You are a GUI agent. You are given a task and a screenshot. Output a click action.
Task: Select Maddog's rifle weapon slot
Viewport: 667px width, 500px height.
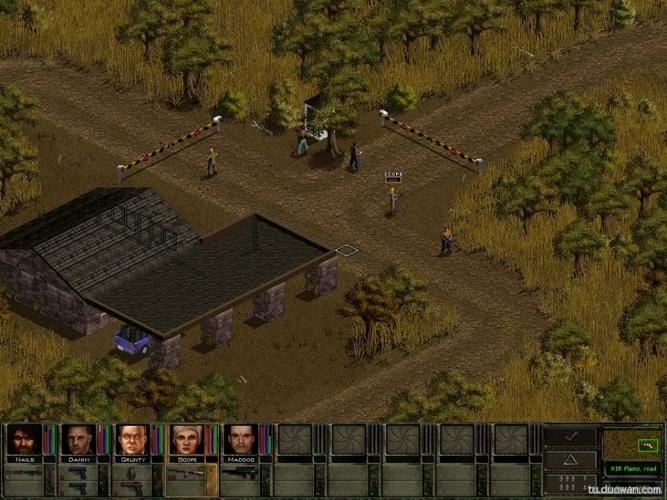click(x=241, y=471)
